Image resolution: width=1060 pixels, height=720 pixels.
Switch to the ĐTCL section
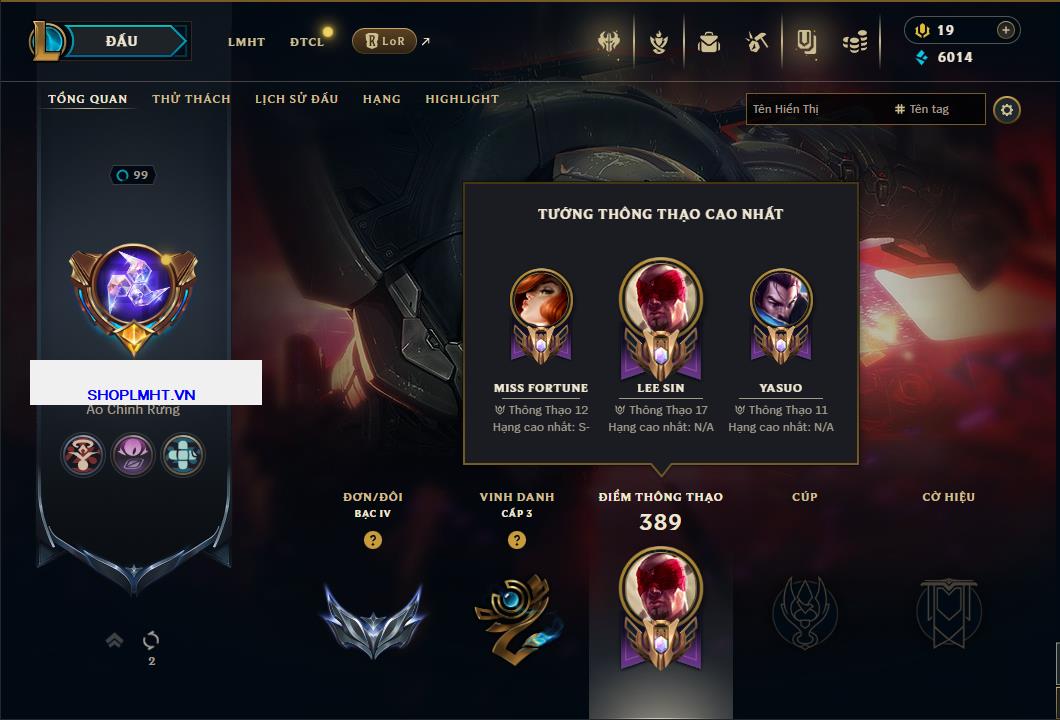tap(307, 42)
